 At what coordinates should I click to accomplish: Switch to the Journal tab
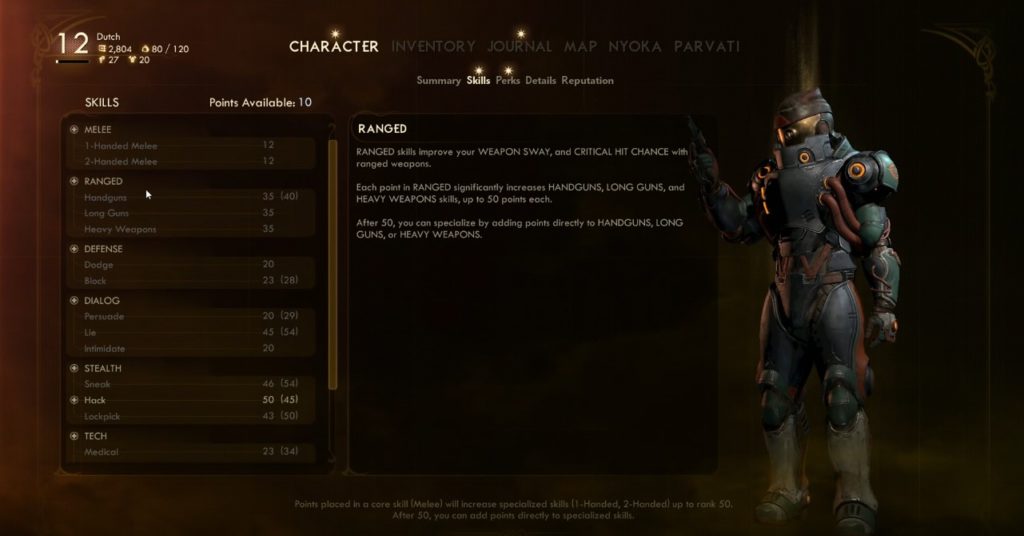coord(519,46)
